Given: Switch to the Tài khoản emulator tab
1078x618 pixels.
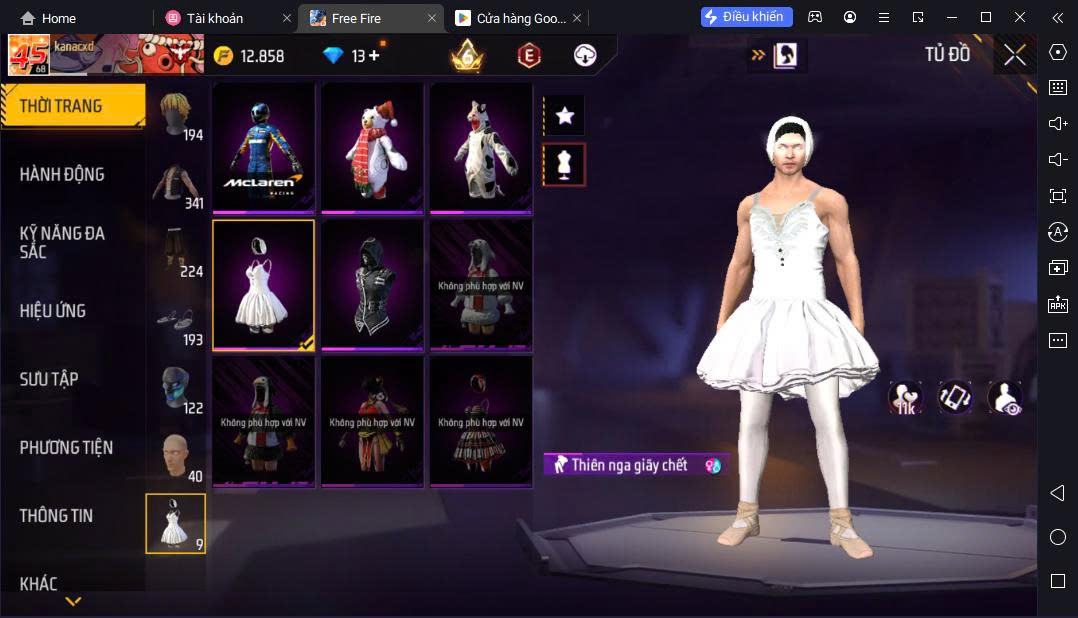Looking at the screenshot, I should [215, 18].
